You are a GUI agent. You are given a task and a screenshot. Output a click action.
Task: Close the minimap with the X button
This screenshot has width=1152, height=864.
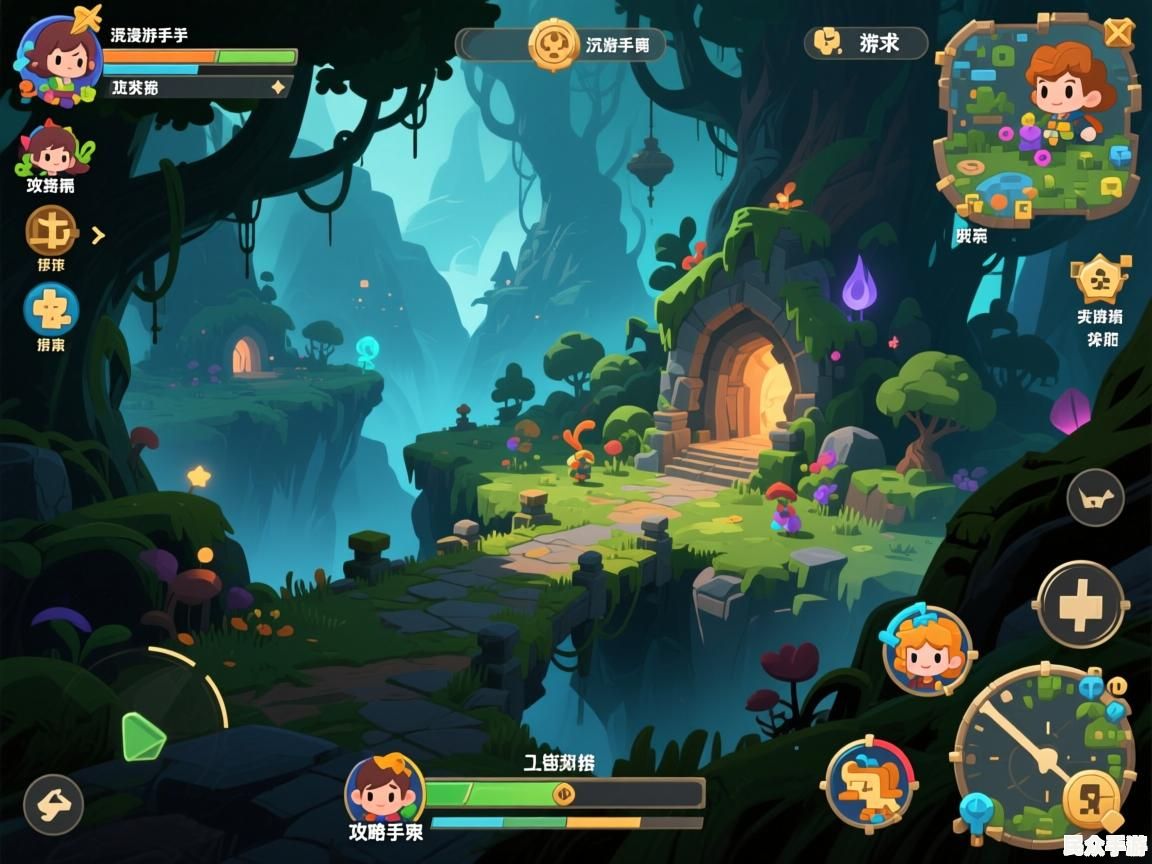1118,33
